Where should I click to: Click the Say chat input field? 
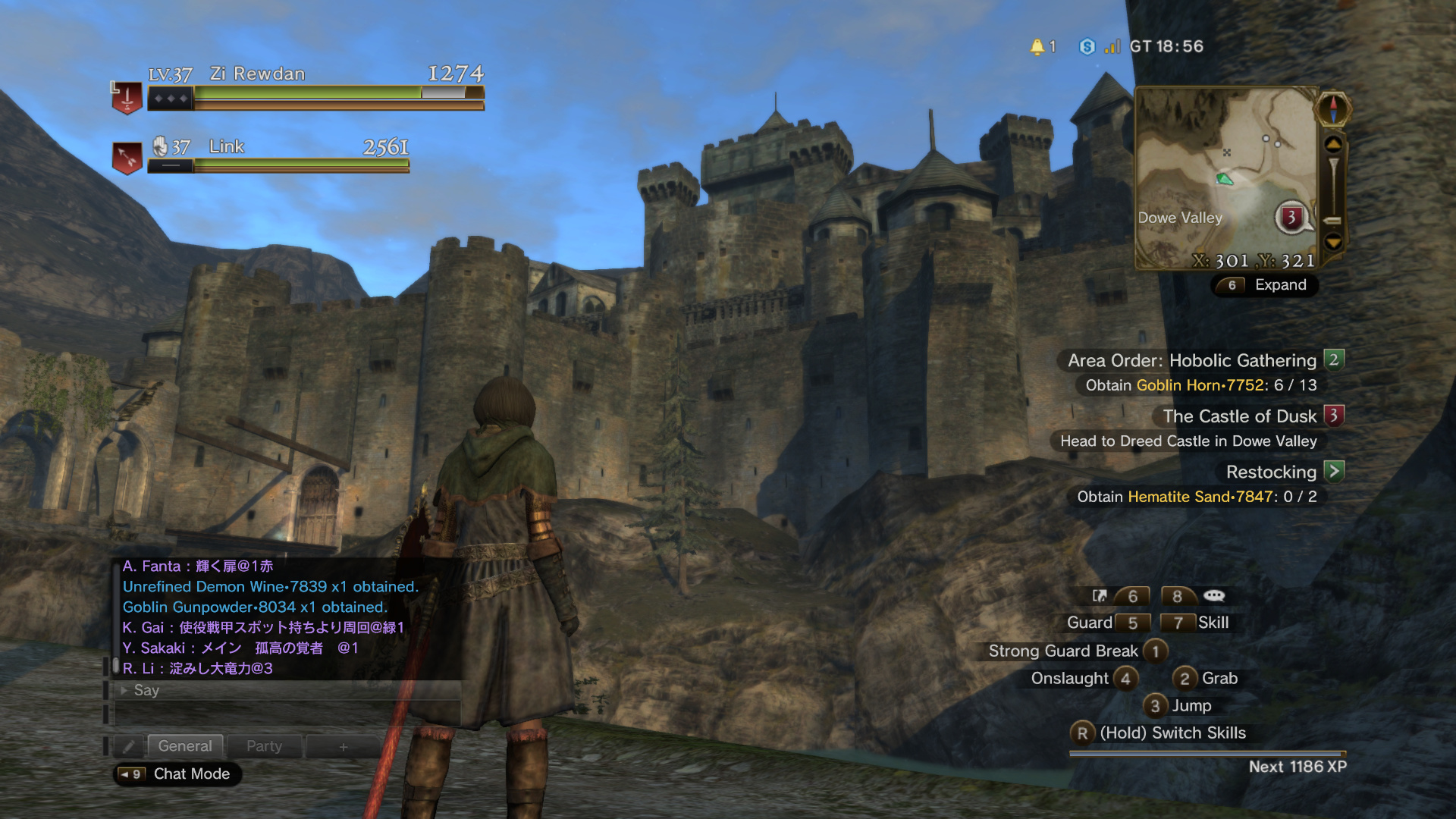288,690
